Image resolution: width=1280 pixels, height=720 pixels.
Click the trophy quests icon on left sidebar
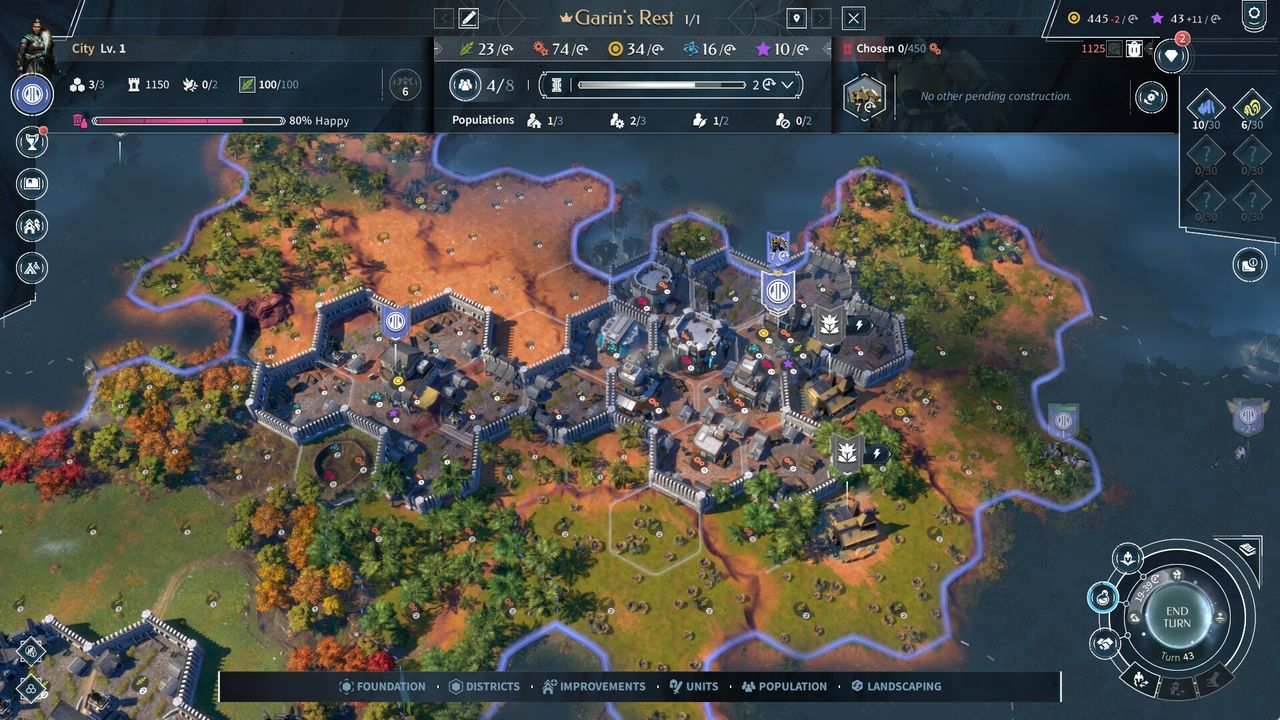click(31, 142)
